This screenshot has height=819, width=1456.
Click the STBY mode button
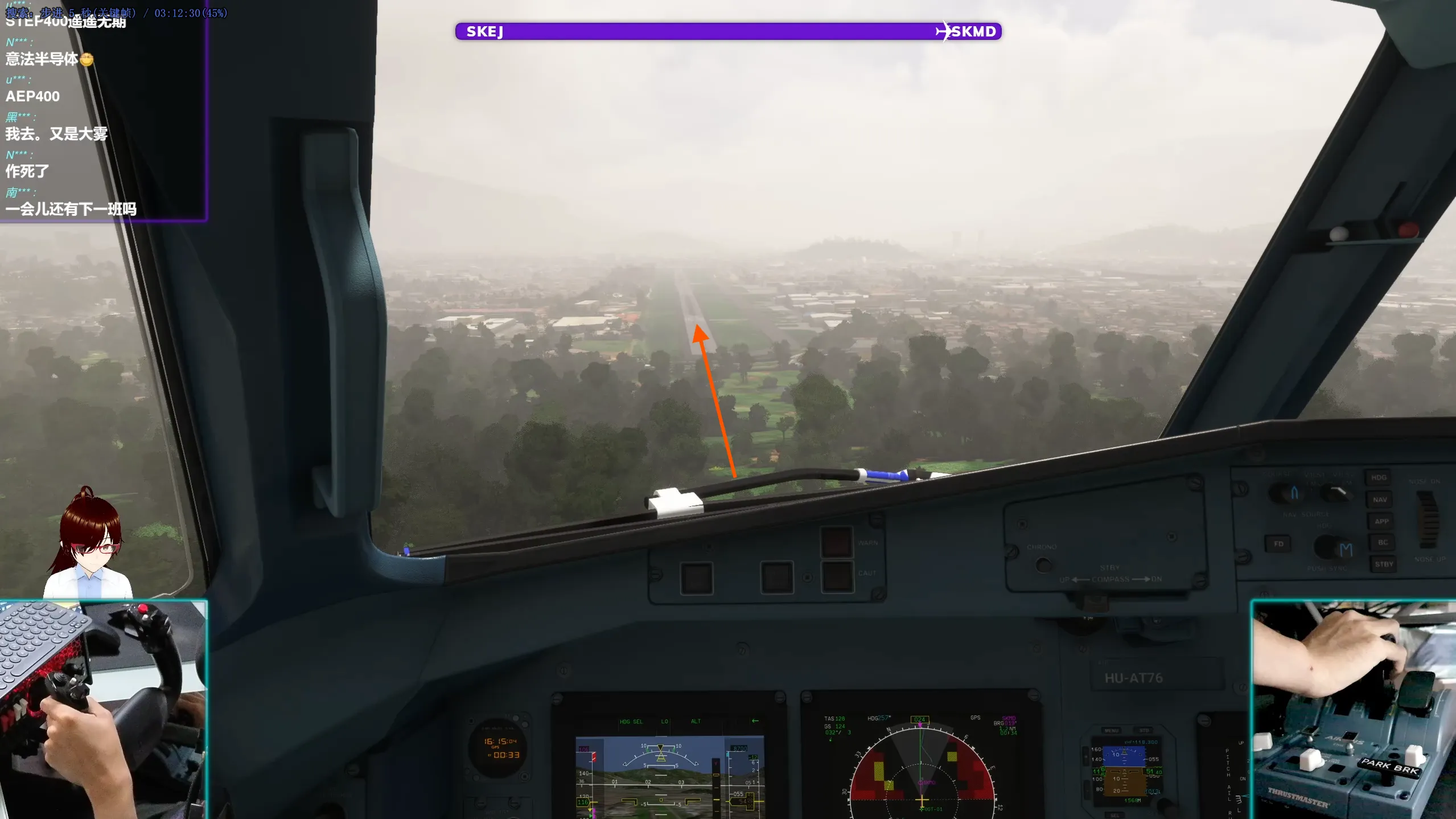(x=1384, y=564)
